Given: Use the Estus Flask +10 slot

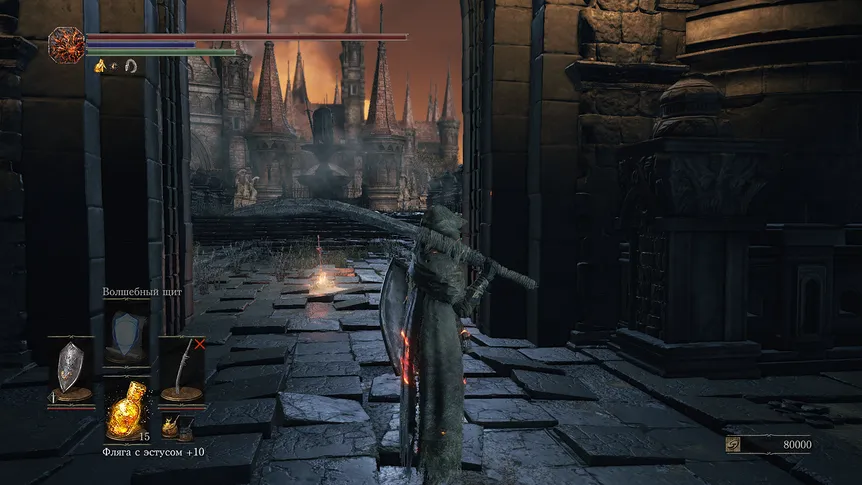Looking at the screenshot, I should [x=126, y=410].
